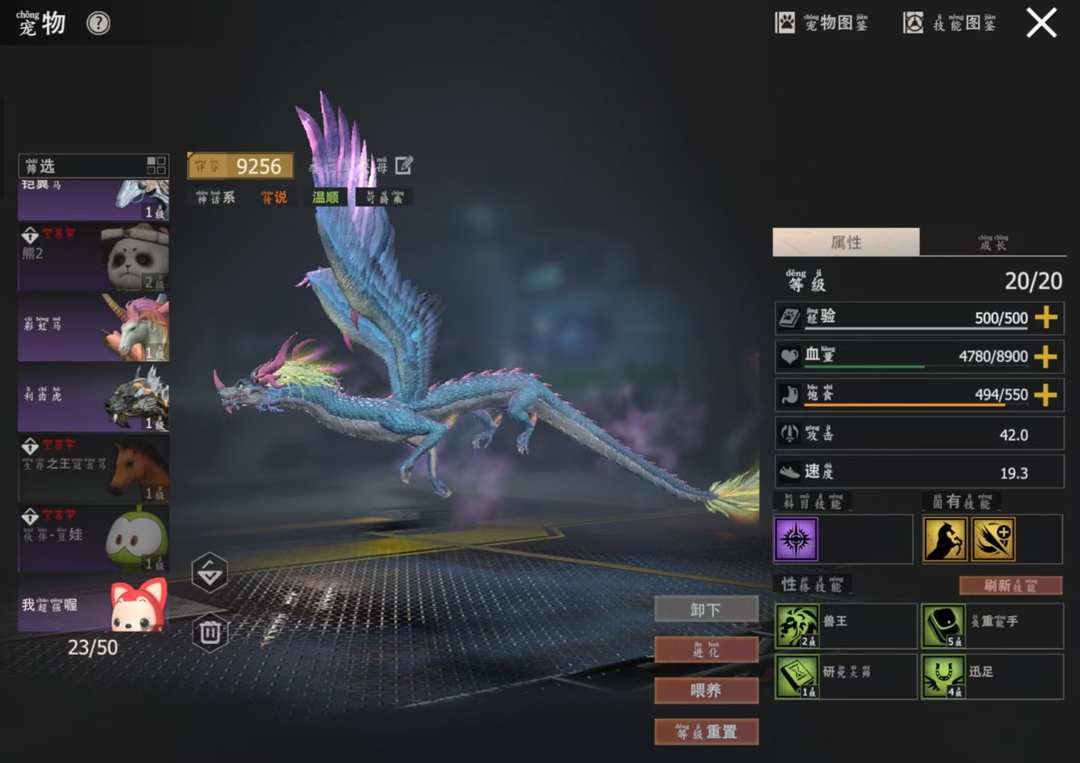Image resolution: width=1080 pixels, height=763 pixels.
Task: Close the pet menu with the X
Action: point(1041,23)
